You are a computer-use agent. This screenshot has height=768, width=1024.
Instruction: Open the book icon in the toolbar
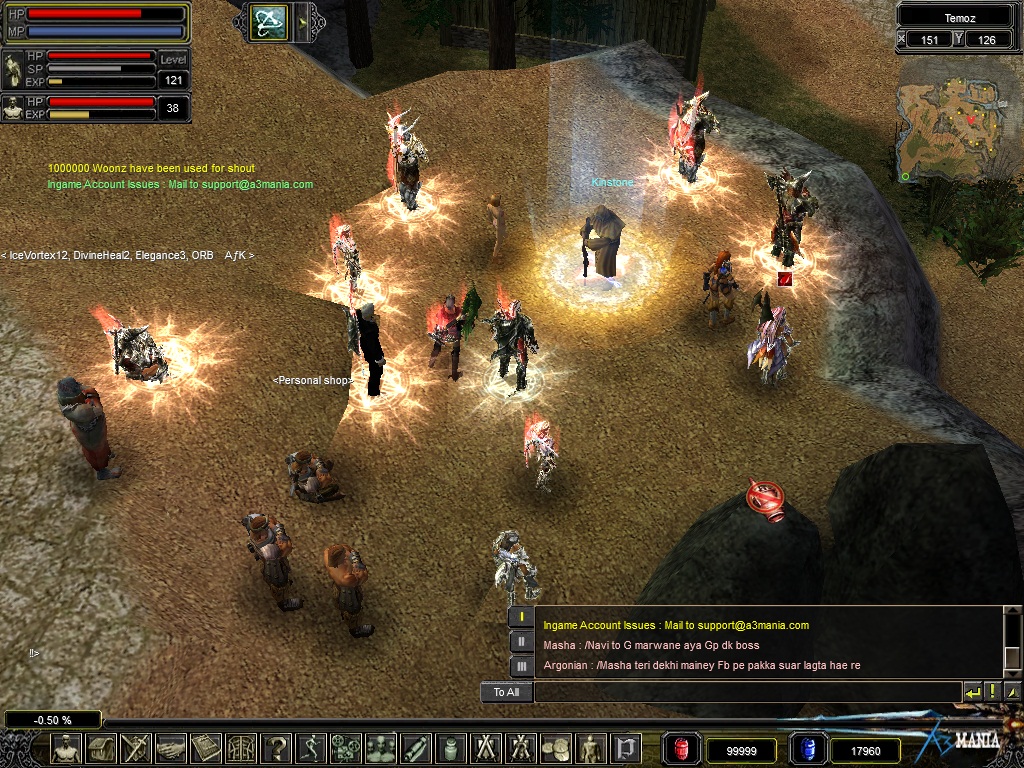pyautogui.click(x=206, y=748)
